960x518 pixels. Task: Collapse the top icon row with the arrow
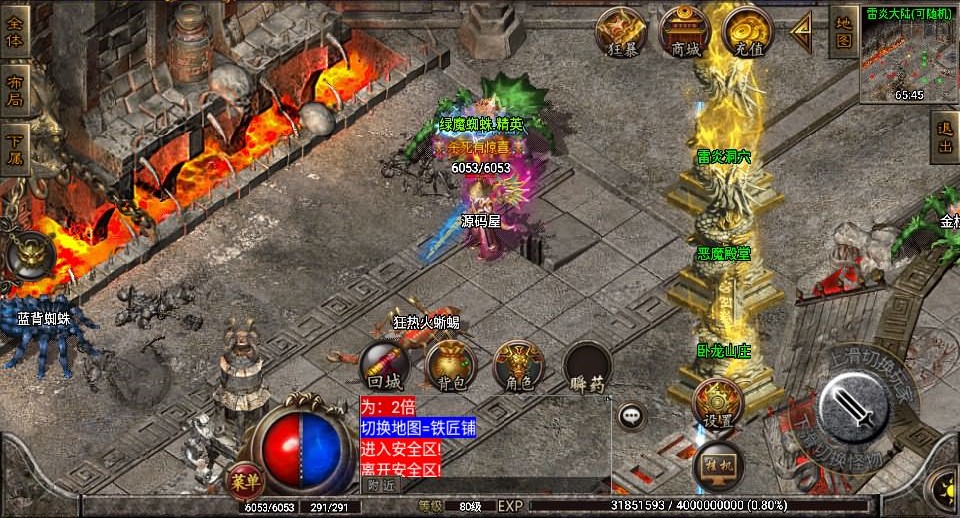(x=801, y=33)
